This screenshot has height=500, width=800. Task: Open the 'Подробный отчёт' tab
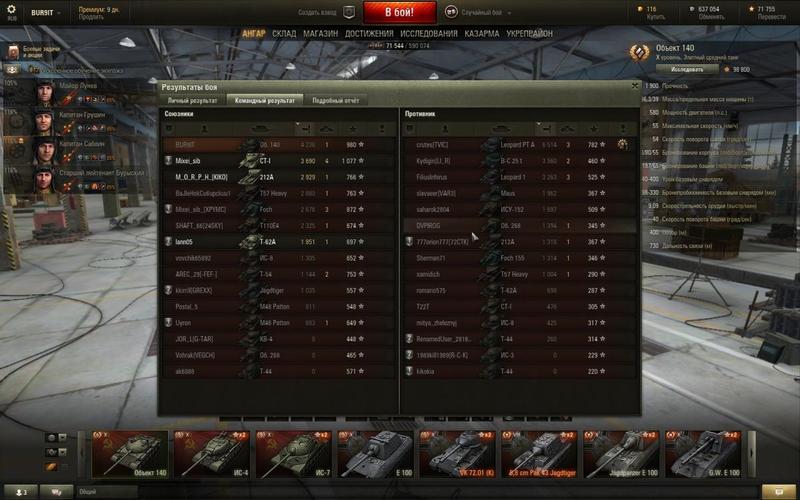click(334, 101)
